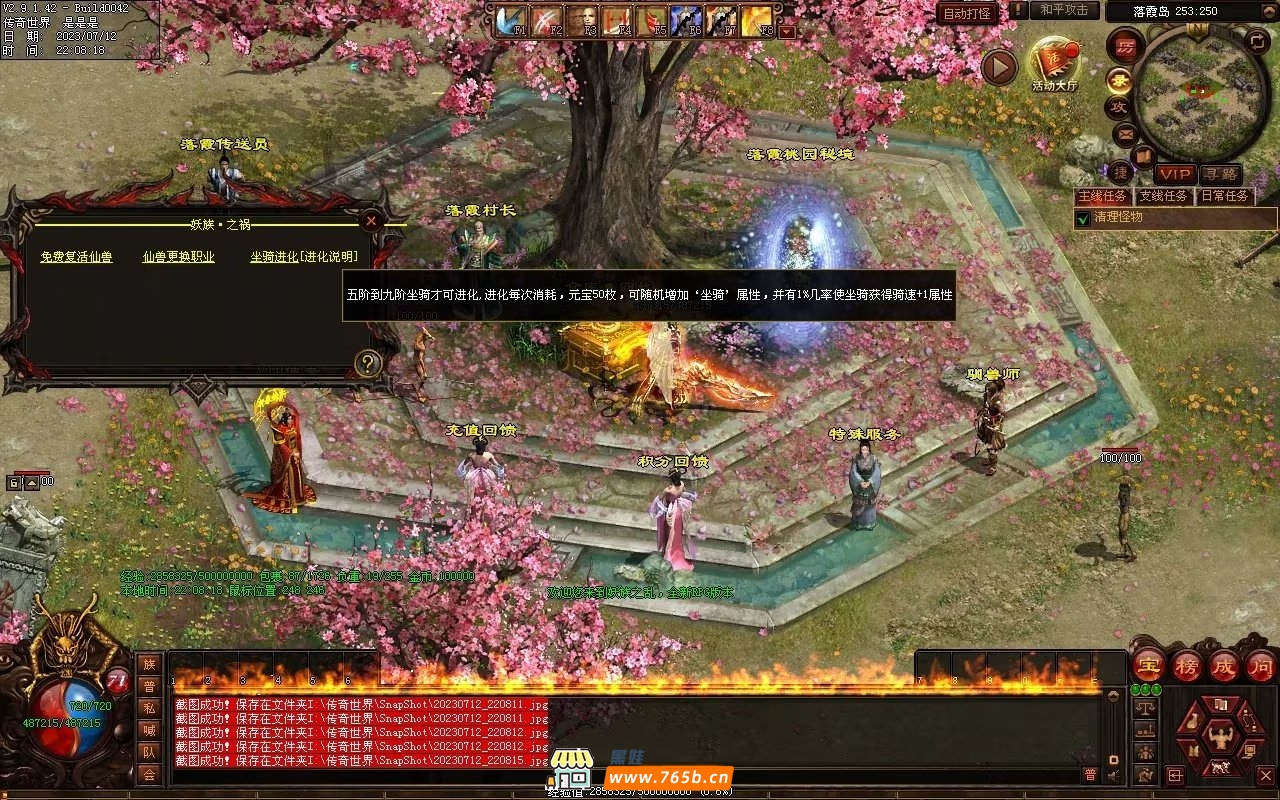This screenshot has height=800, width=1280.
Task: Choose 免费复活仙兽 dialogue option
Action: [x=76, y=257]
